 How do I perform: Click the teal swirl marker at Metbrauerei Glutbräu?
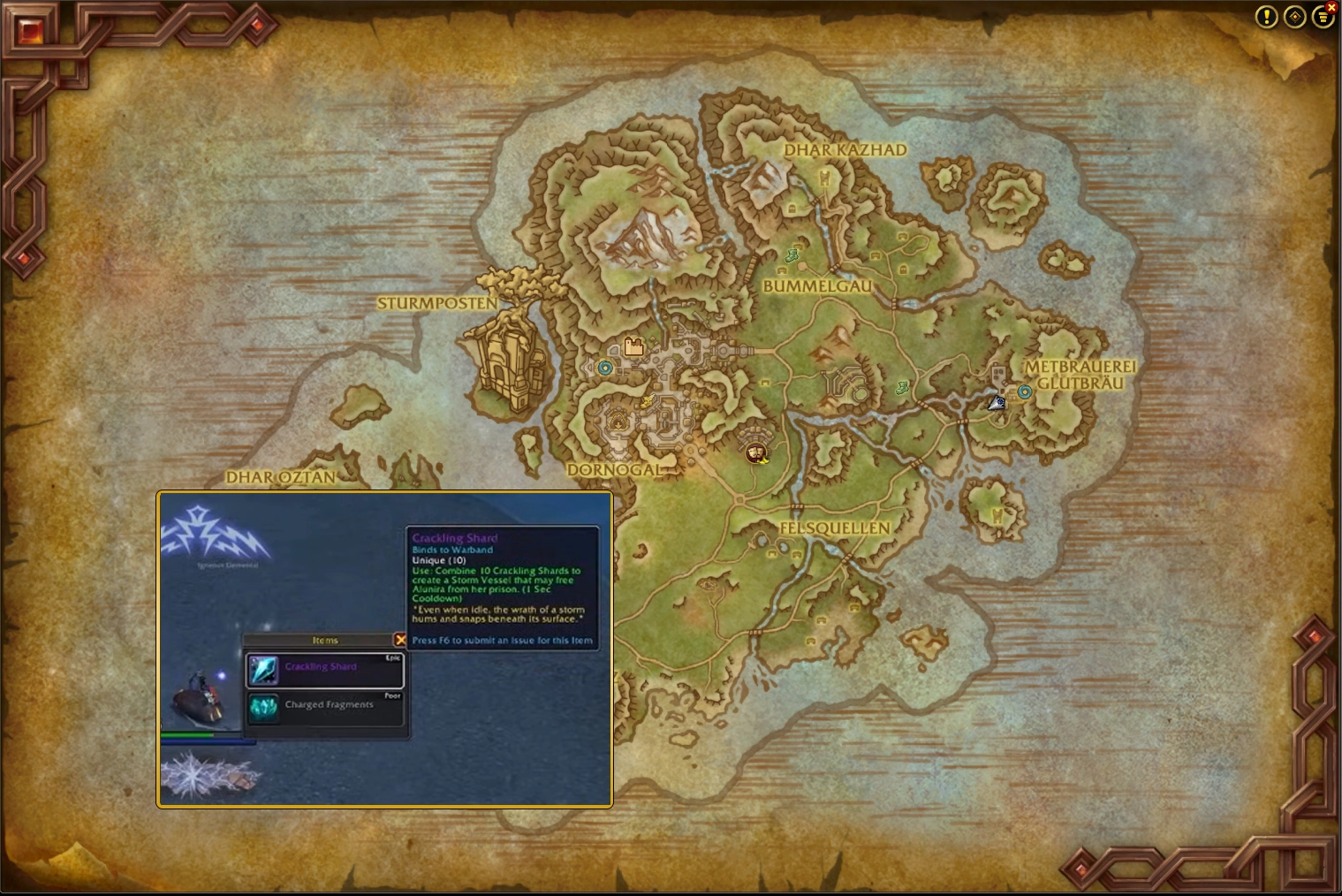pos(1025,391)
